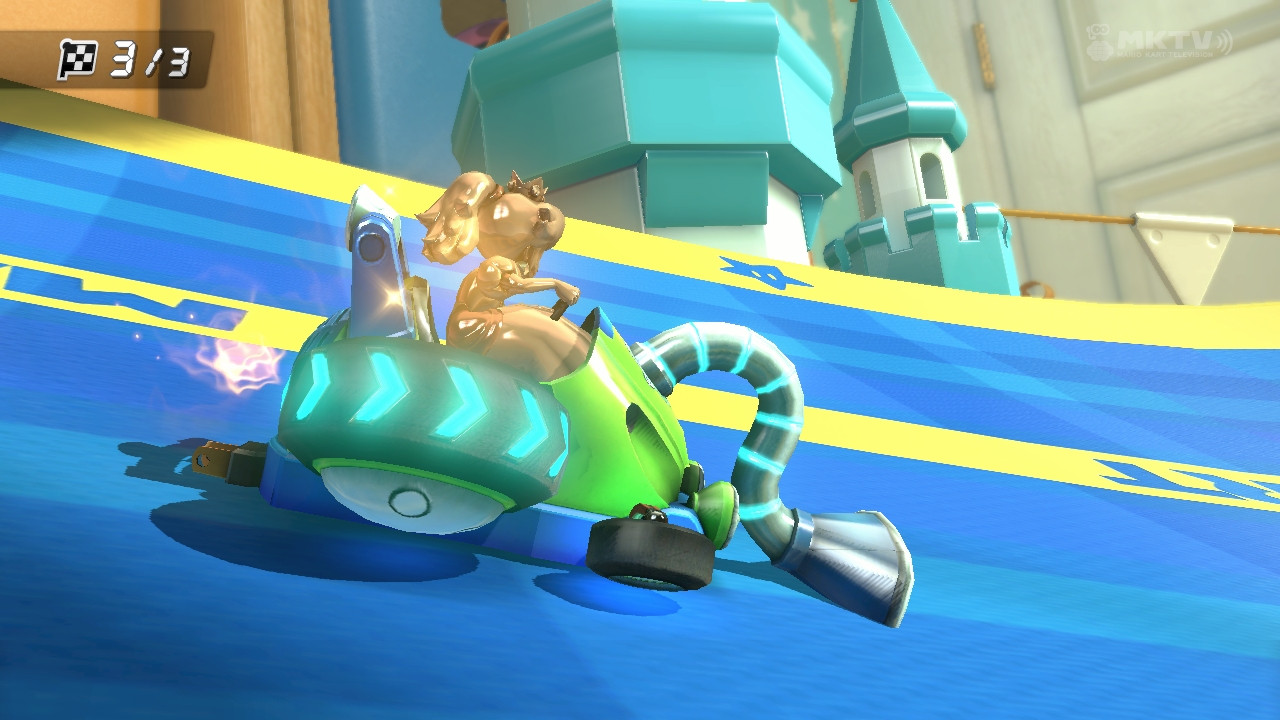This screenshot has height=720, width=1280.
Task: Select the Lakitu camera icon in MKTV logo
Action: pos(1097,40)
